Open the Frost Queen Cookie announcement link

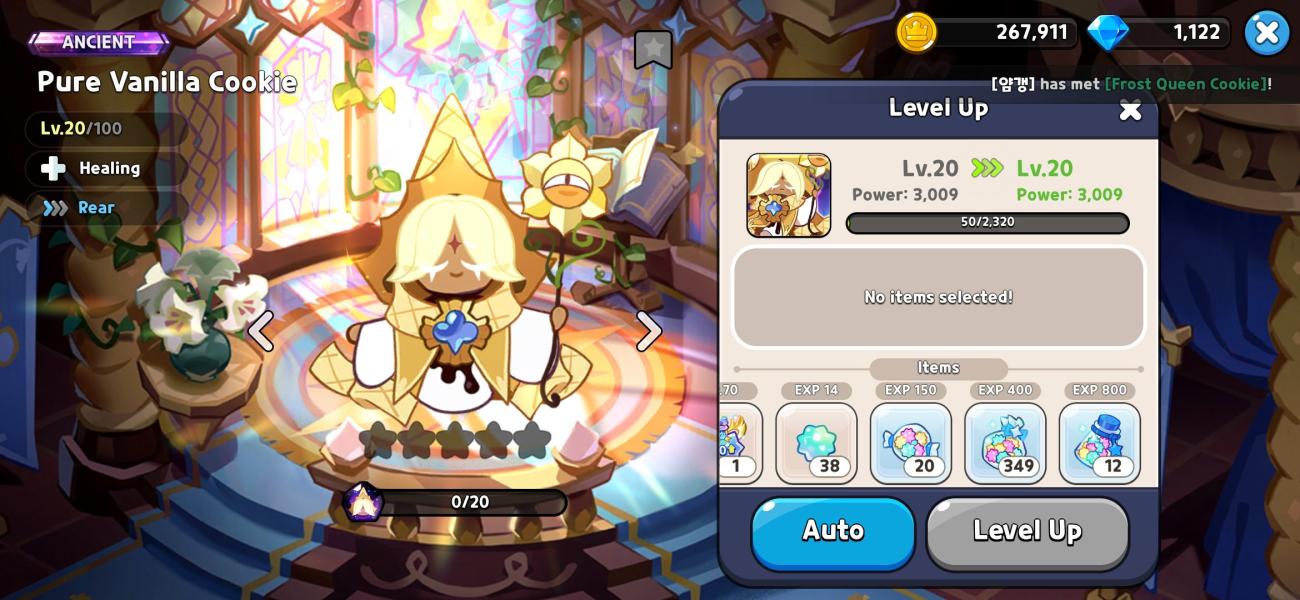(1185, 84)
